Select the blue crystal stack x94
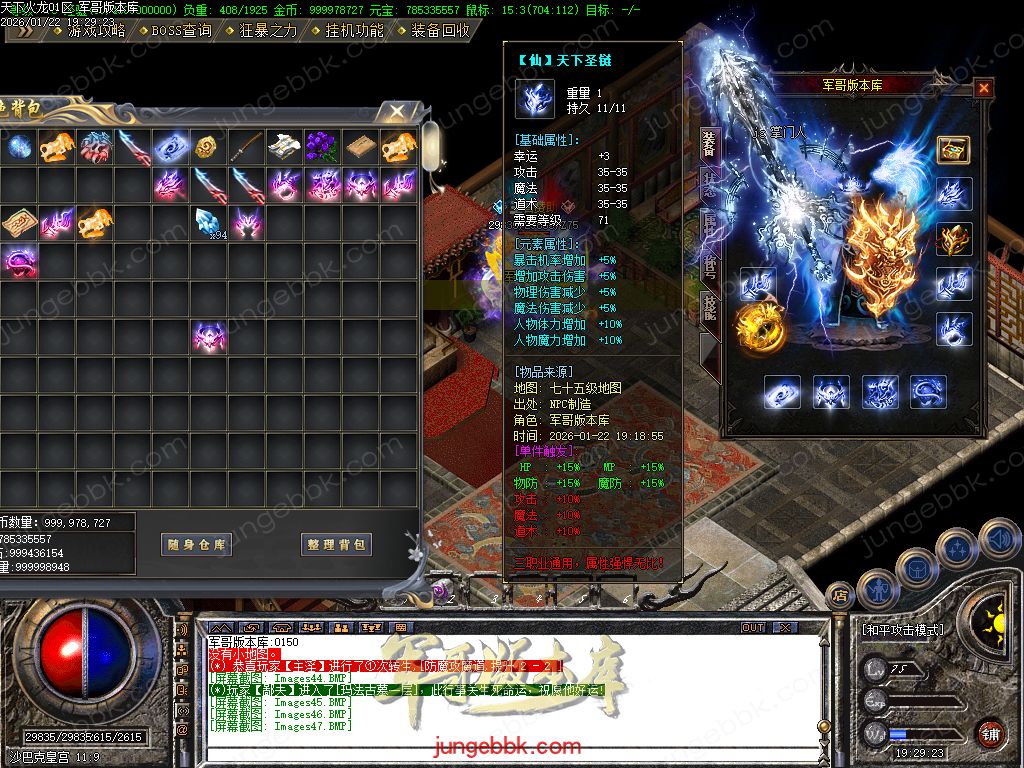This screenshot has width=1024, height=768. pos(208,222)
